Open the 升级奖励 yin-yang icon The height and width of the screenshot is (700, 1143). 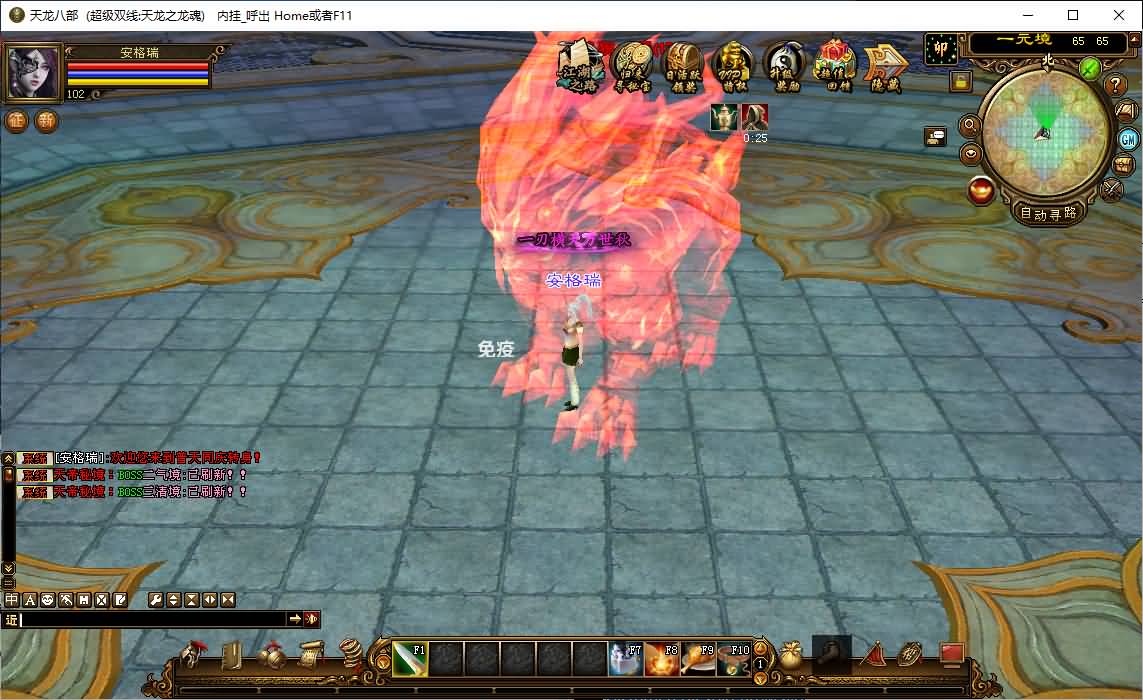coord(785,67)
